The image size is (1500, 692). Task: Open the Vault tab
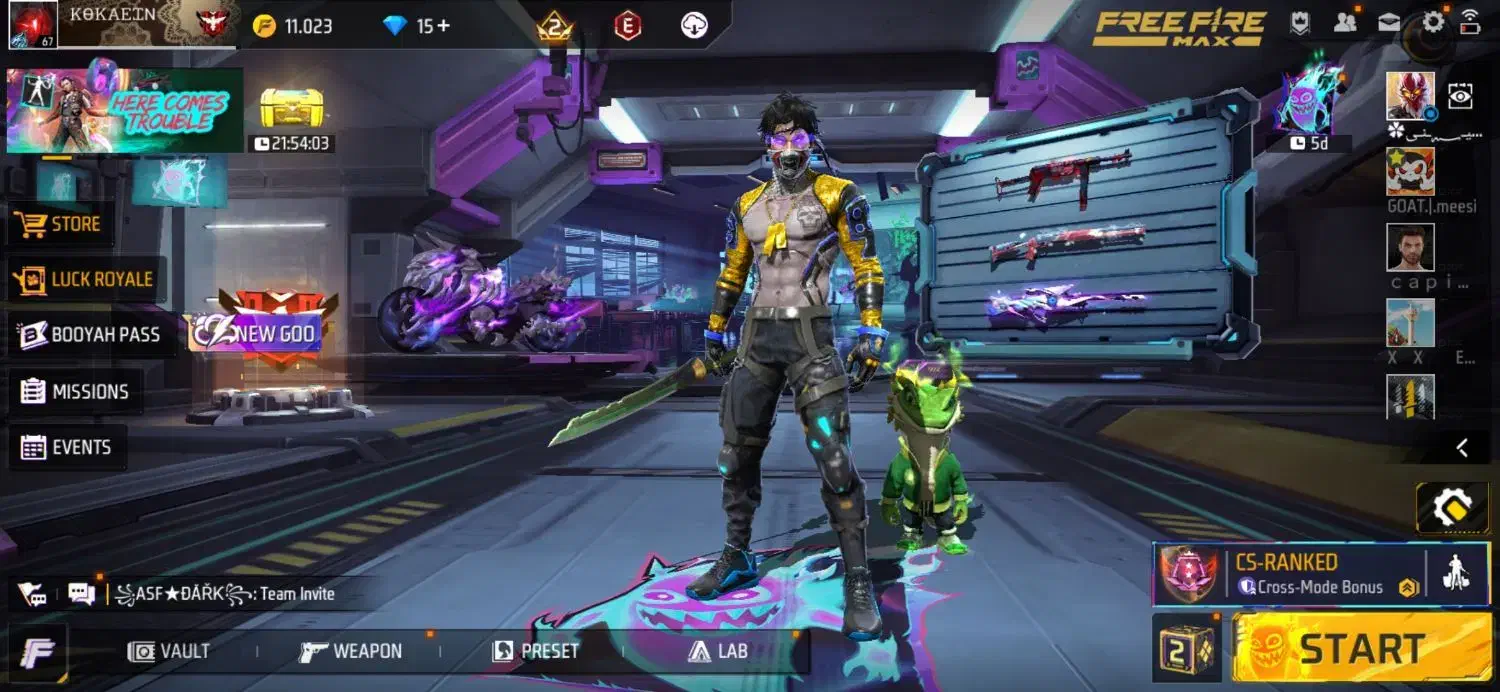169,652
